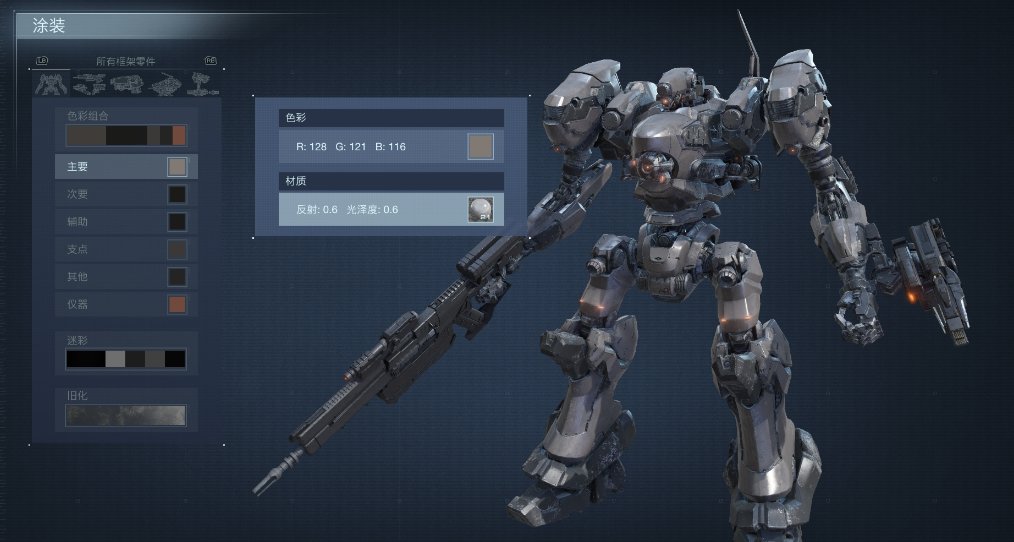Select the 主要 (primary) color row

pyautogui.click(x=126, y=166)
